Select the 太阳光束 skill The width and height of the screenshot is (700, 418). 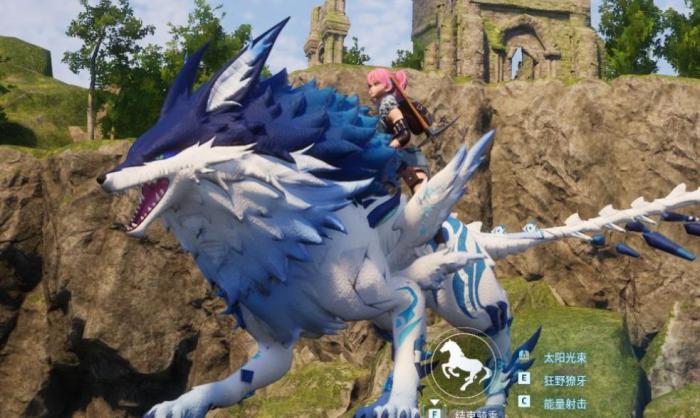point(564,357)
